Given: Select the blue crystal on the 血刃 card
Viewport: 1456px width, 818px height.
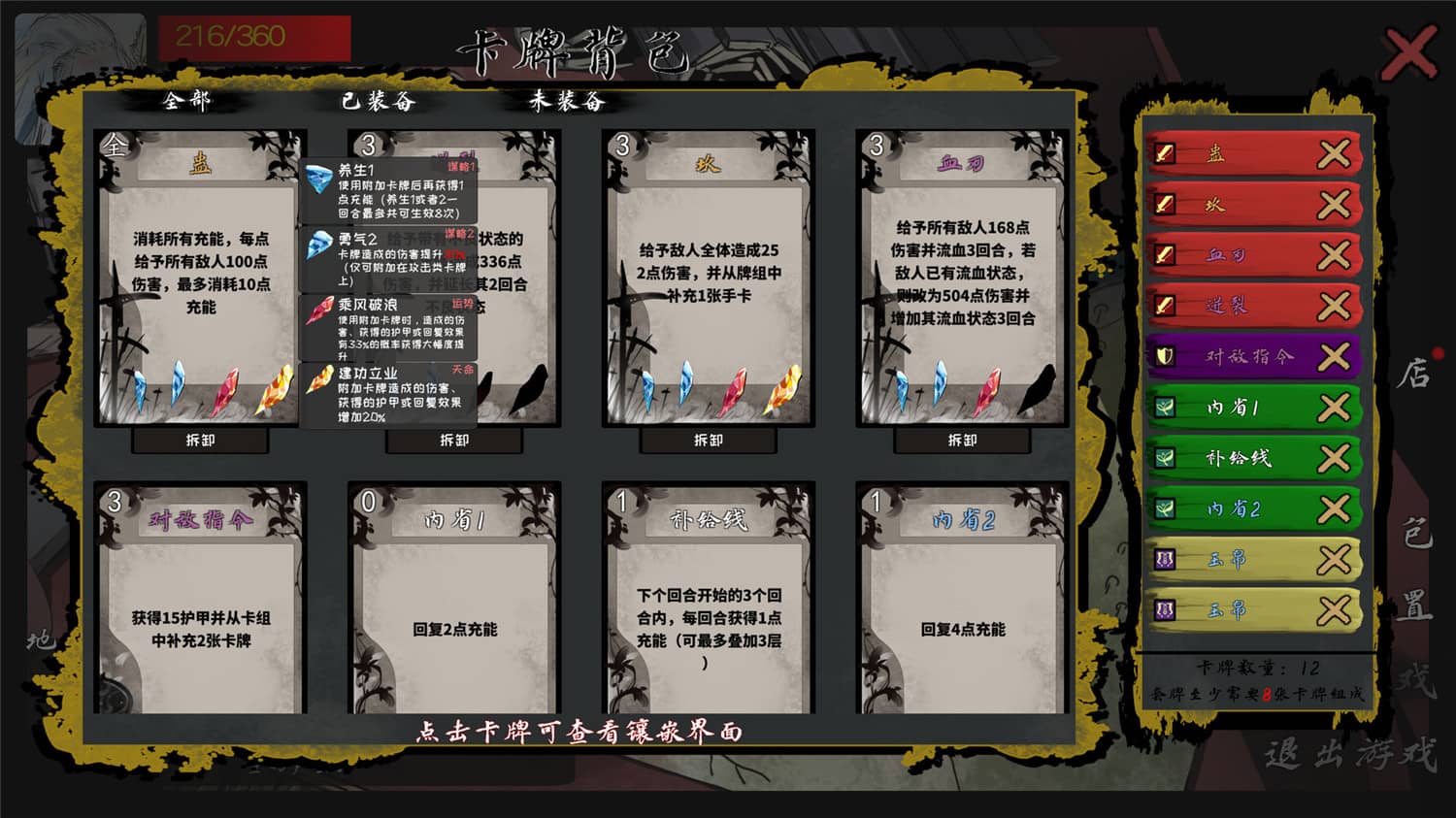Looking at the screenshot, I should click(903, 386).
